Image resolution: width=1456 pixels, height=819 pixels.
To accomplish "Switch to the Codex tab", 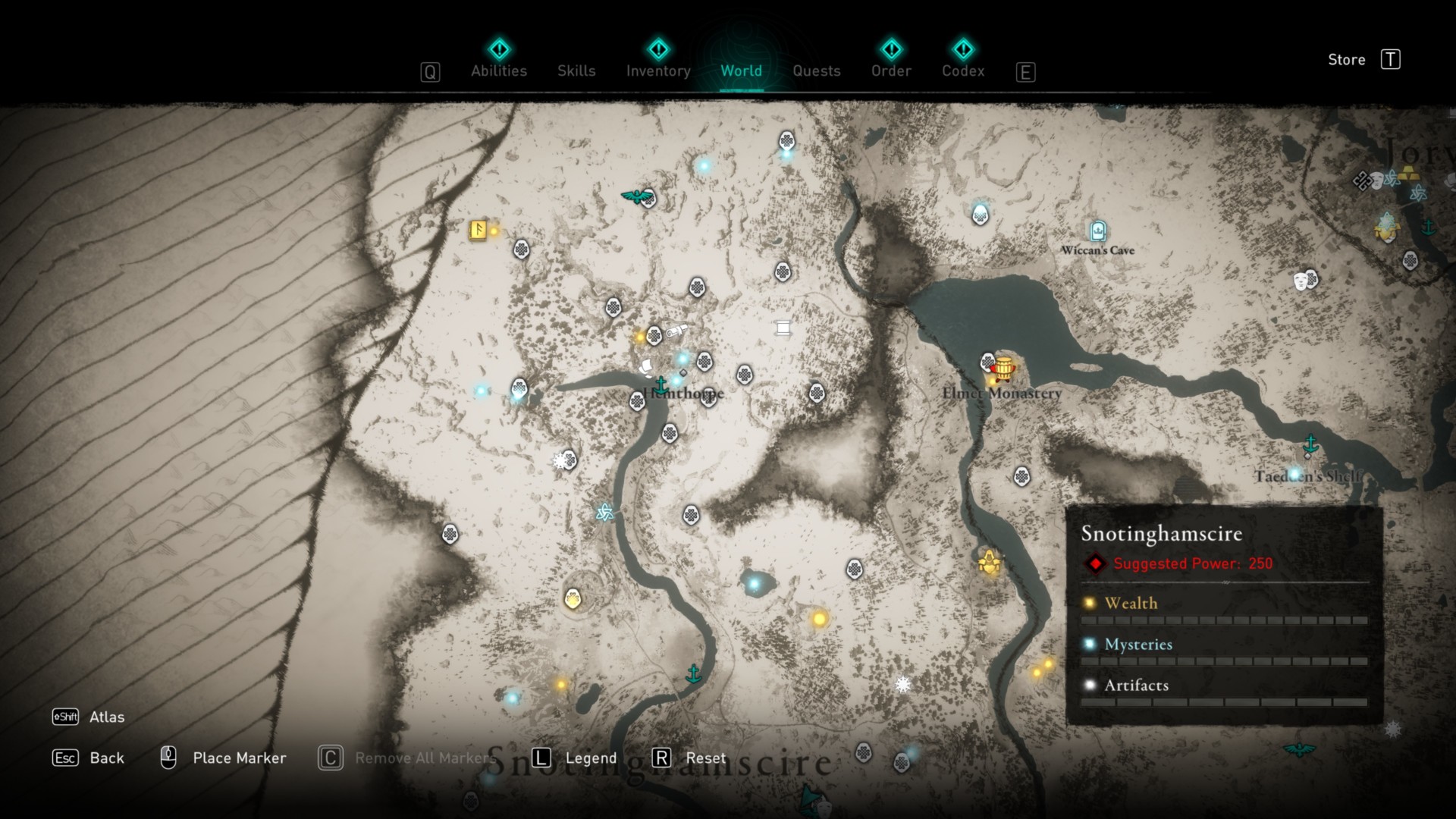I will click(x=963, y=71).
